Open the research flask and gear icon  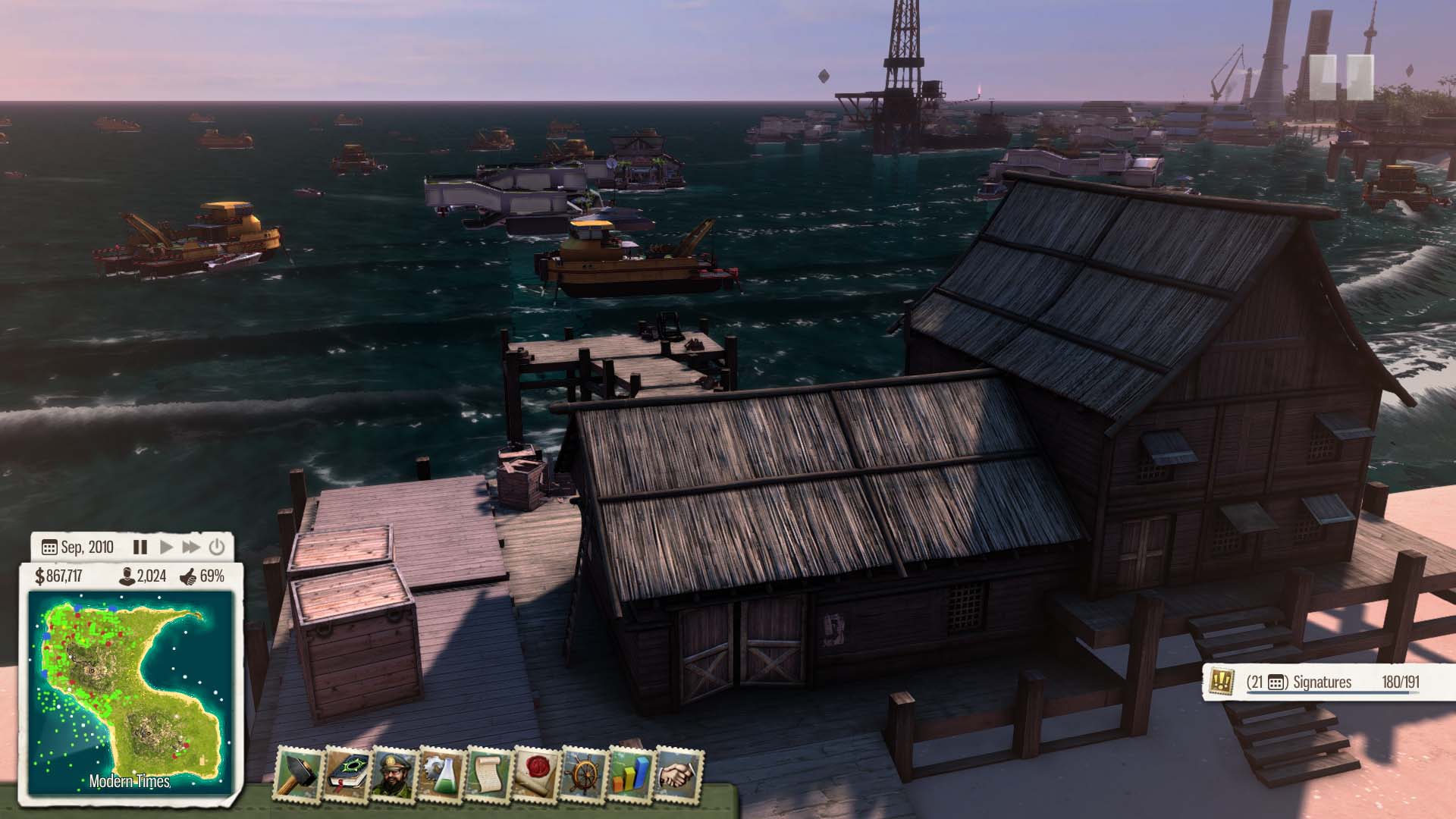442,774
